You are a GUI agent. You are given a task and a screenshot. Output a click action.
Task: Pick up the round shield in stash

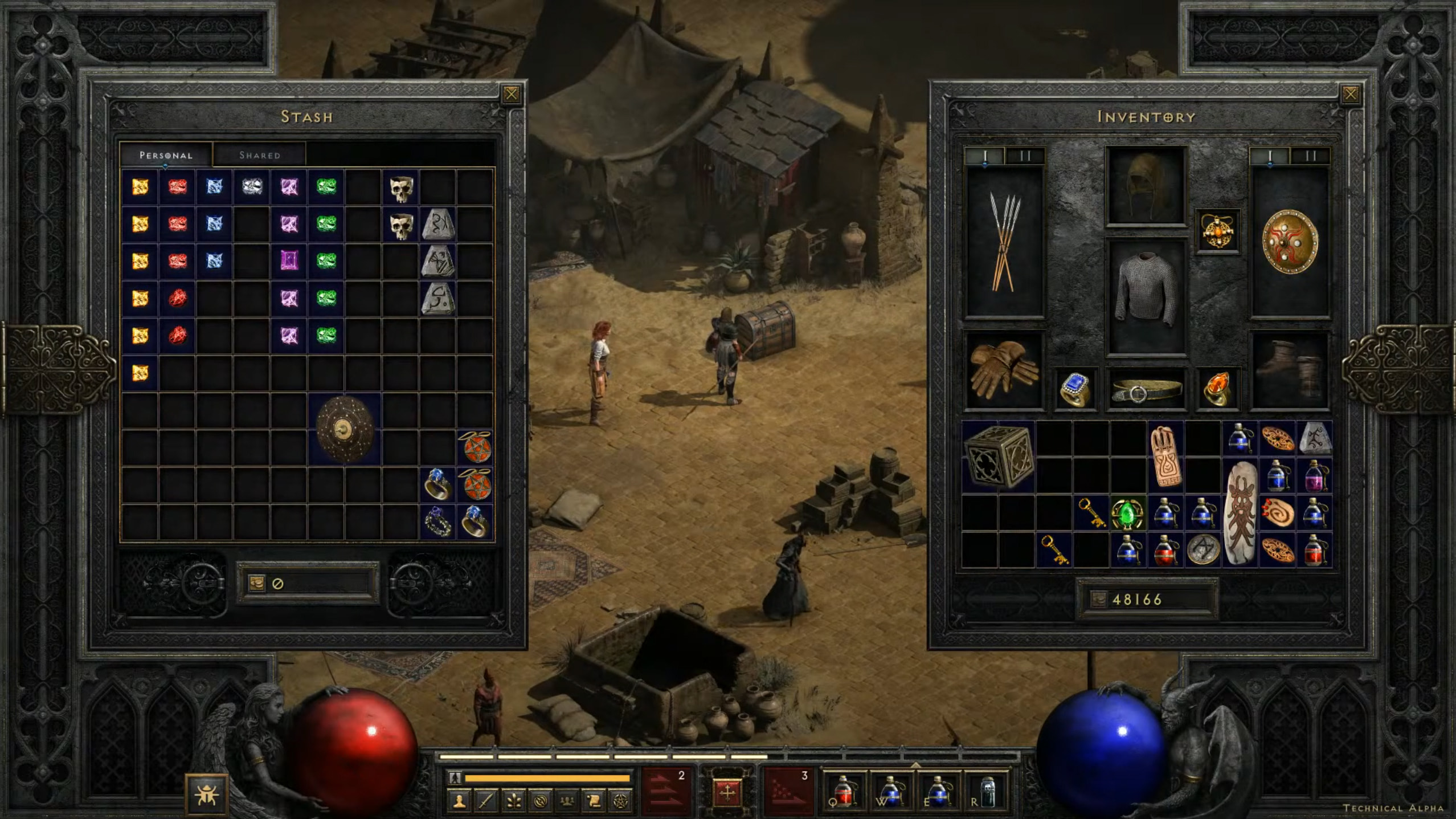tap(345, 429)
